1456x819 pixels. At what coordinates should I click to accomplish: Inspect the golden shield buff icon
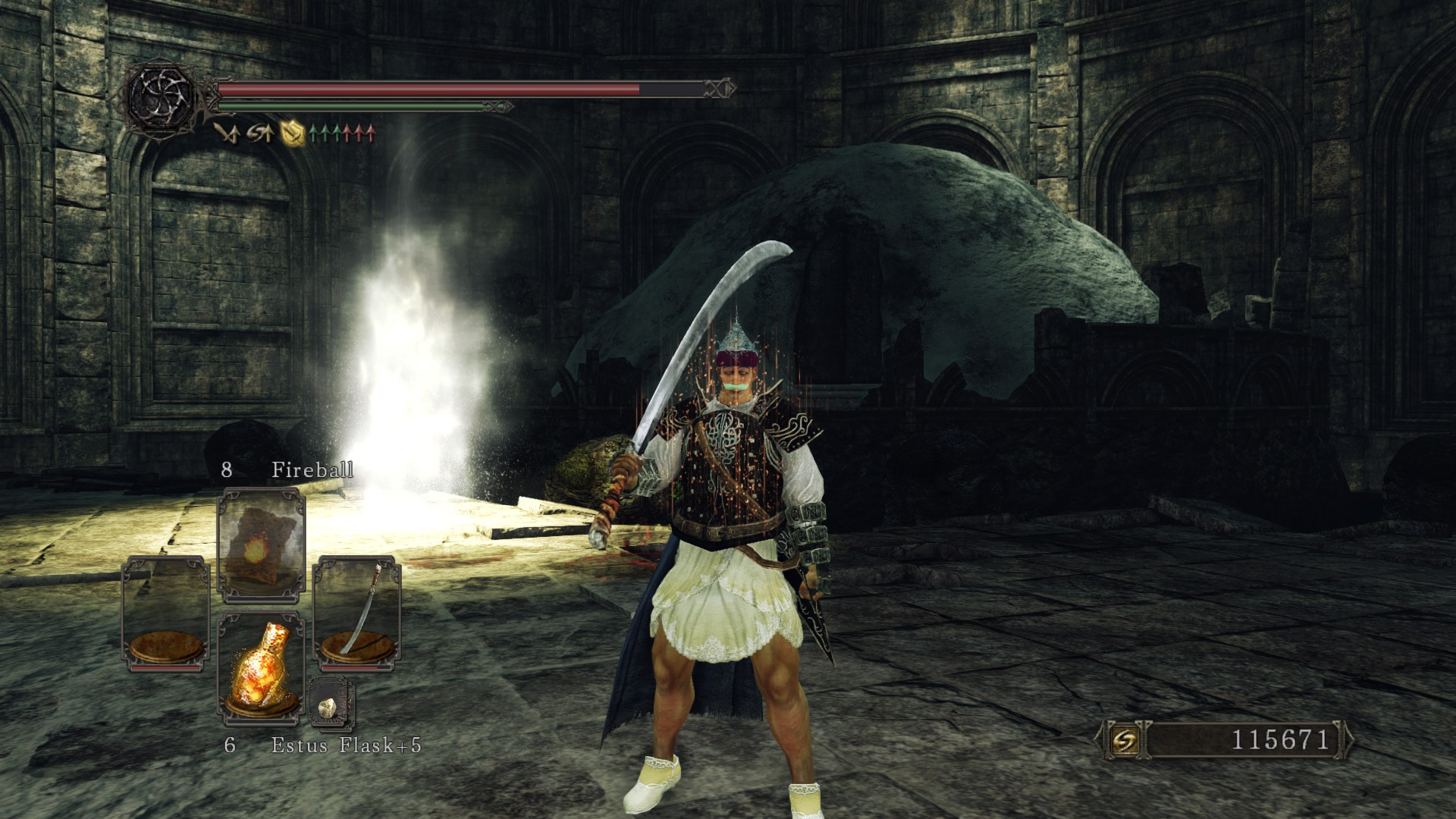292,133
